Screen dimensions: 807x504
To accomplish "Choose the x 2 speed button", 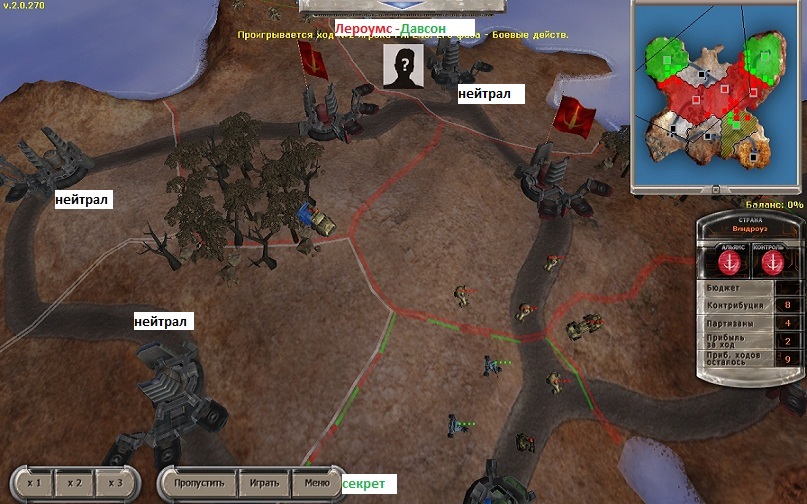I will (x=75, y=483).
